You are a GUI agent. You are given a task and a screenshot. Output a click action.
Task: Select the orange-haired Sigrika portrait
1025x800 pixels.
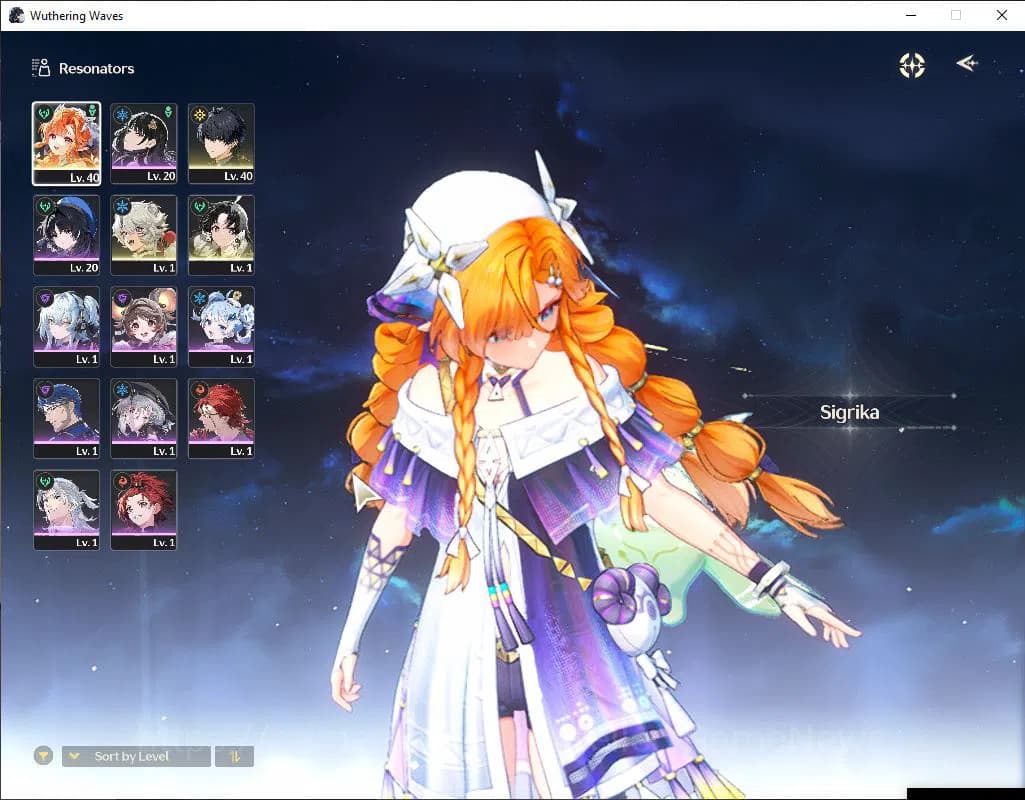[66, 143]
